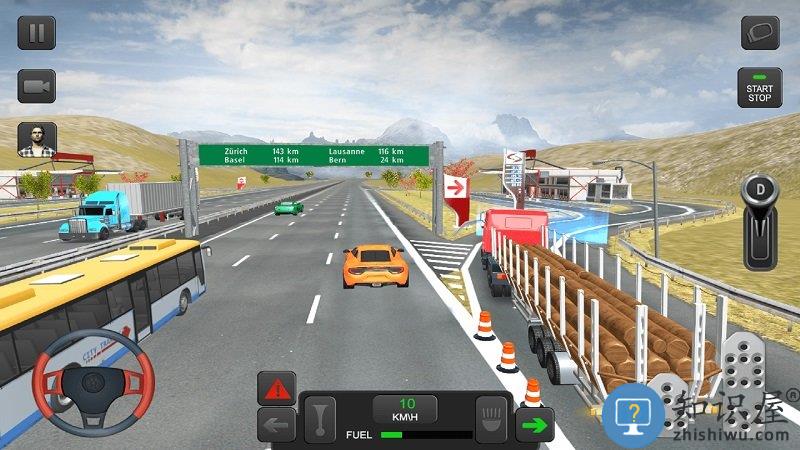Viewport: 800px width, 450px height.
Task: Pause the game
Action: (36, 33)
